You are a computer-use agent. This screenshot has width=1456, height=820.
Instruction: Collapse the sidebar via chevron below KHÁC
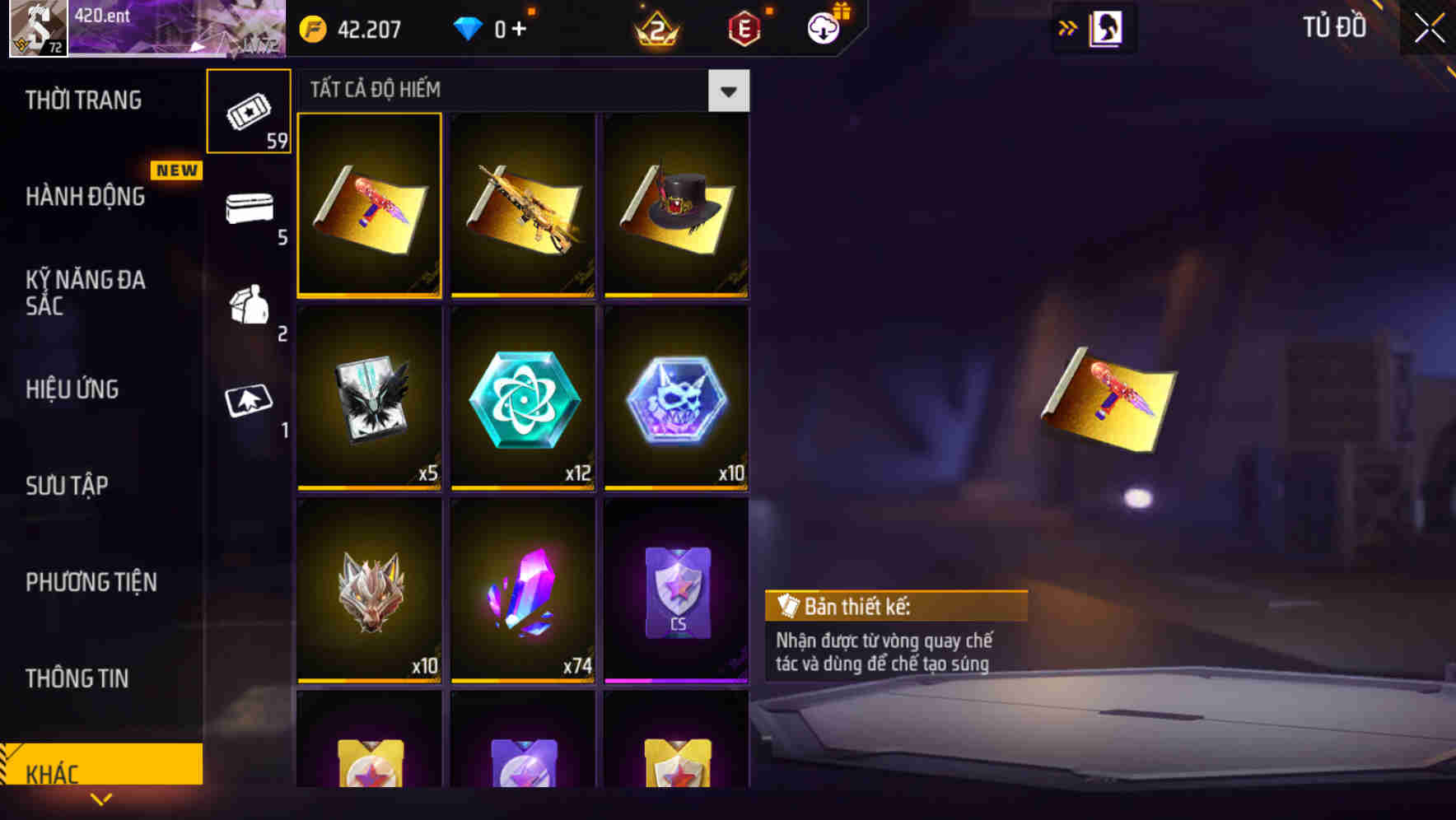[x=101, y=799]
